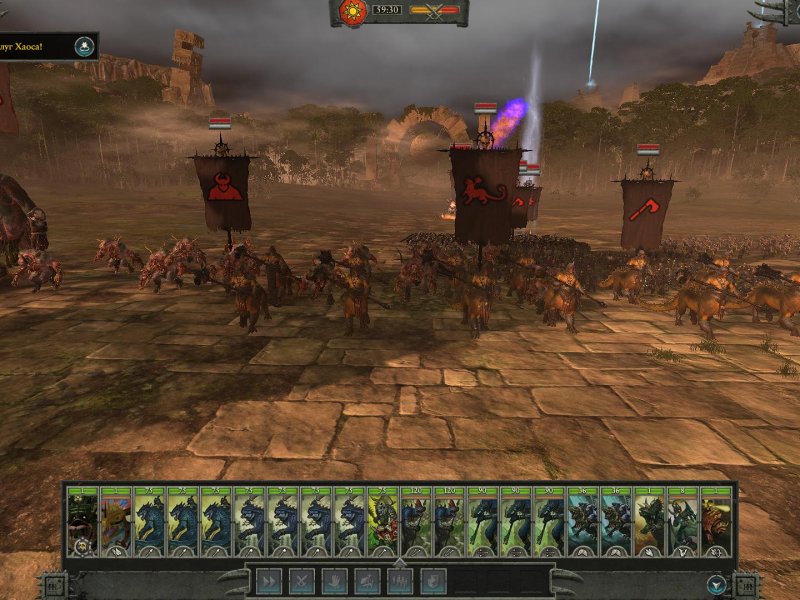Toggle melee mode crossed swords button

302,580
